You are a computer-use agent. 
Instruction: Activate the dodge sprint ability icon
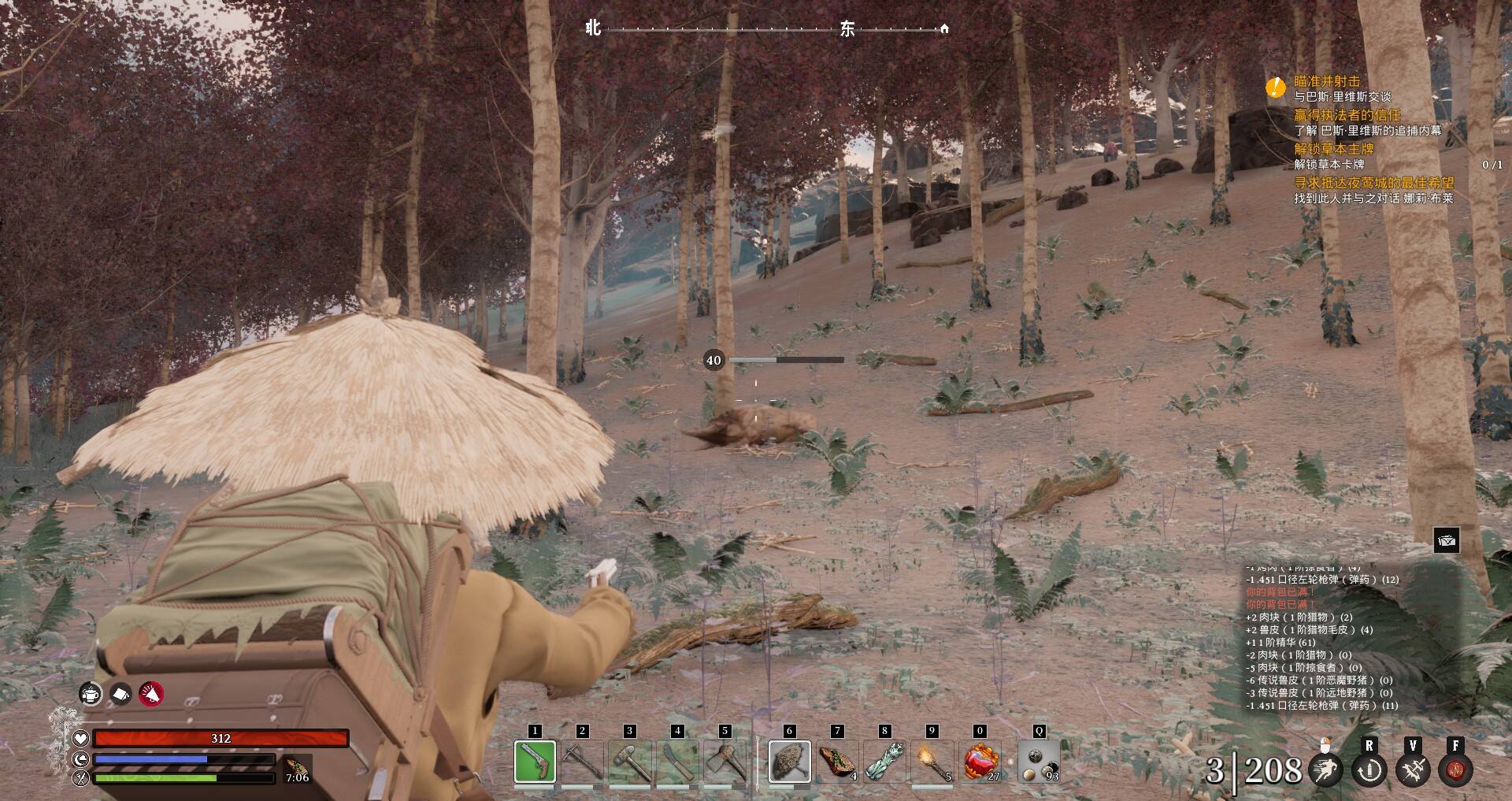pyautogui.click(x=1326, y=769)
